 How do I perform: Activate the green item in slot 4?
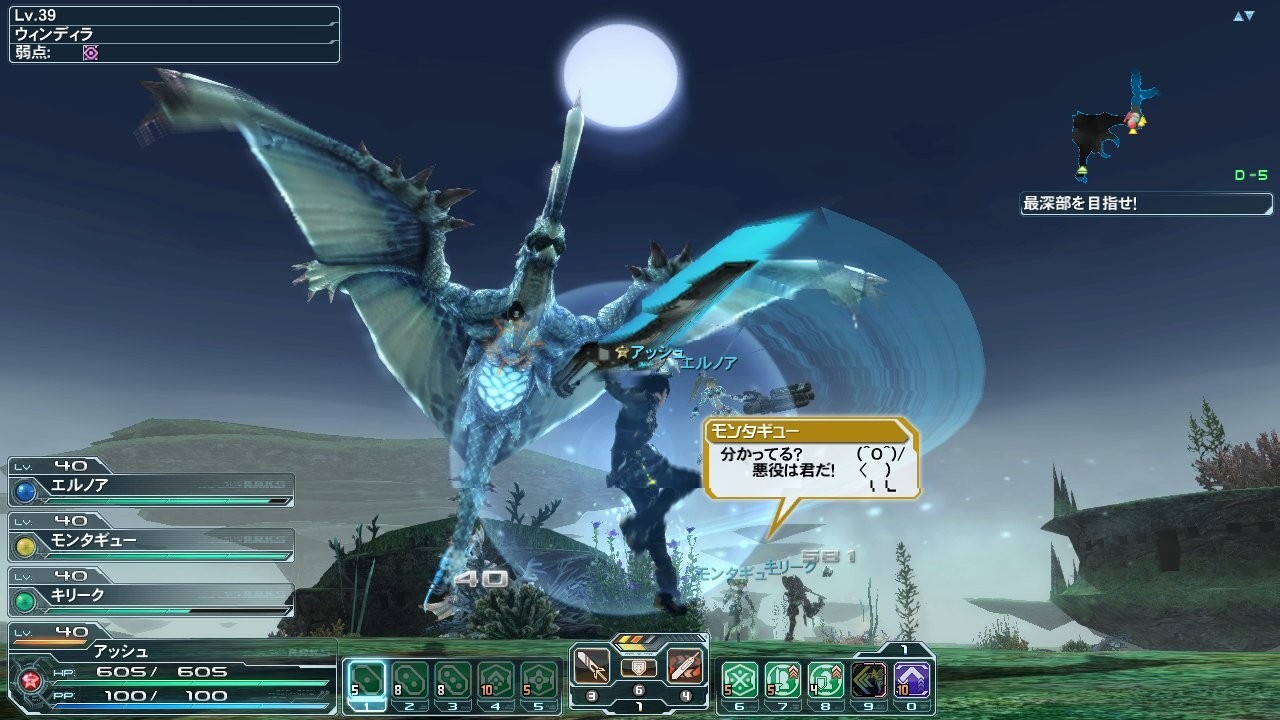pyautogui.click(x=496, y=679)
